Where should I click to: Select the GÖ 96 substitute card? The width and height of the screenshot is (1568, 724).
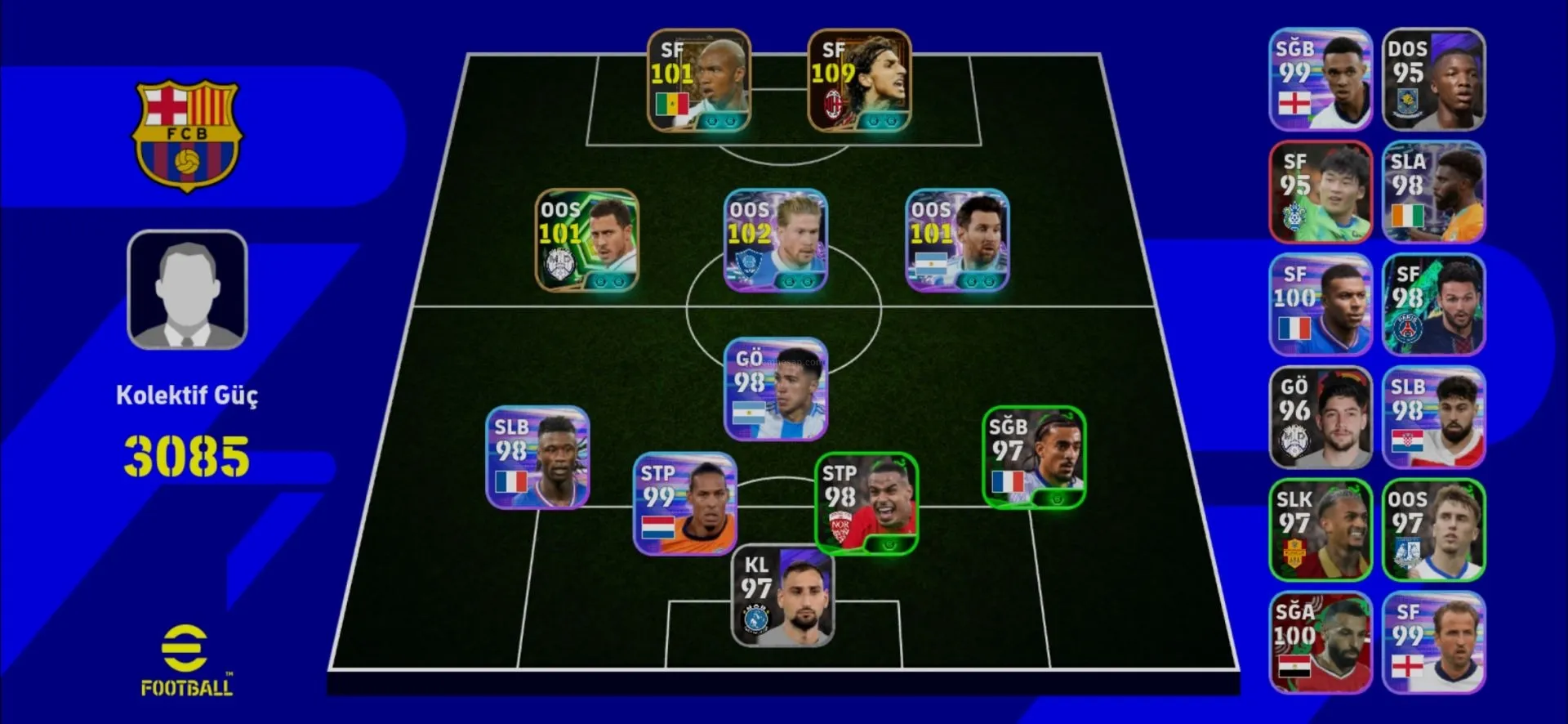(x=1320, y=418)
